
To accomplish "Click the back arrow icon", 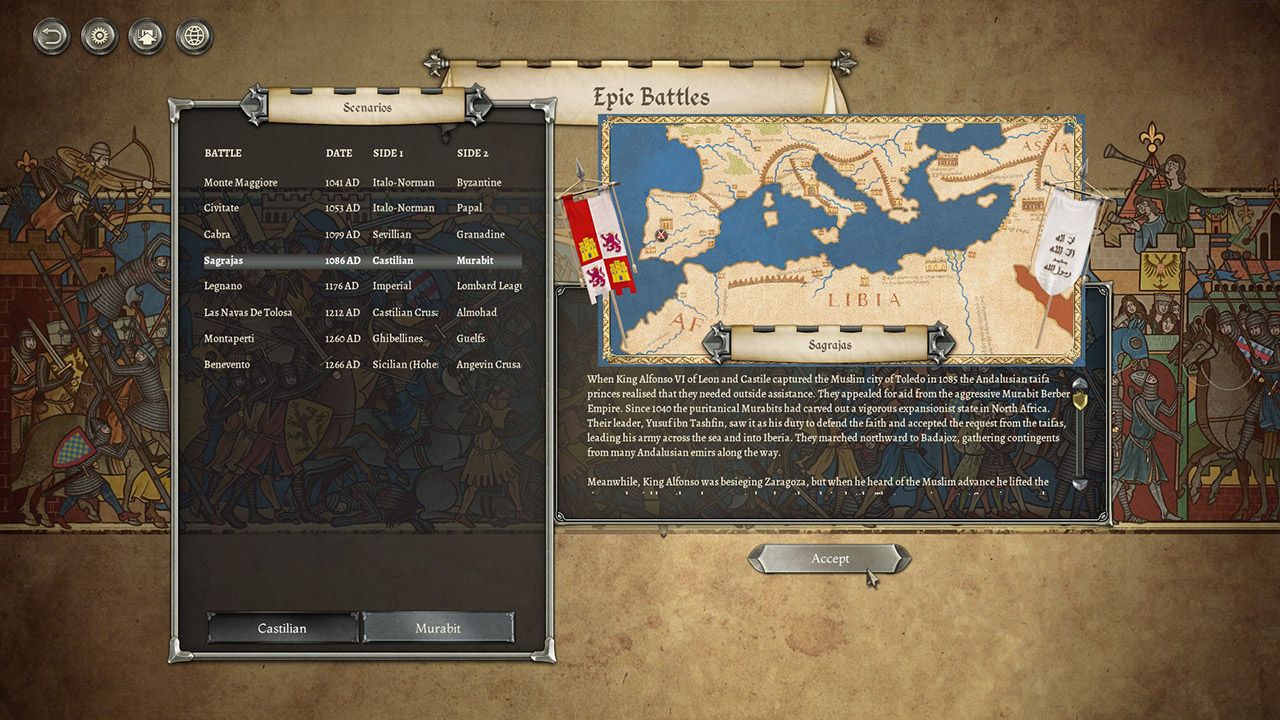I will coord(51,38).
